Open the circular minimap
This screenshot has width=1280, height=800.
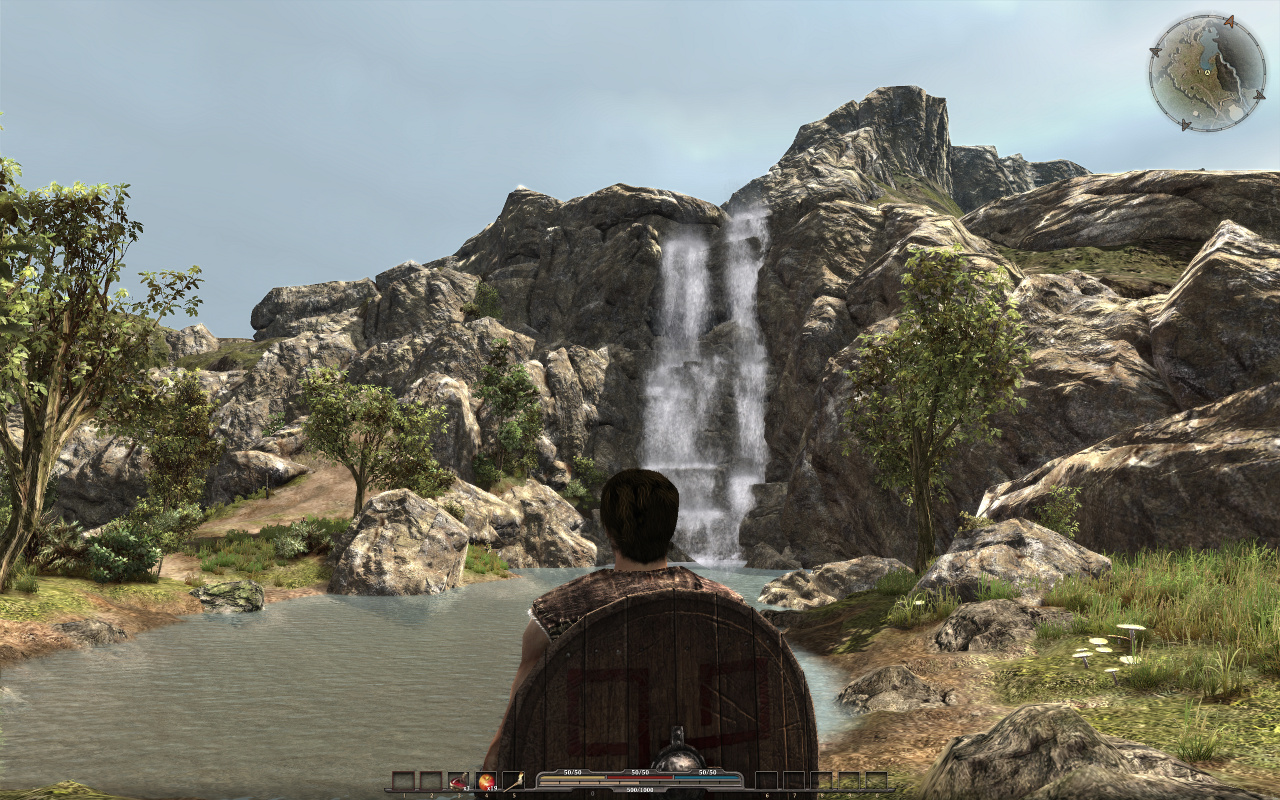[x=1207, y=72]
